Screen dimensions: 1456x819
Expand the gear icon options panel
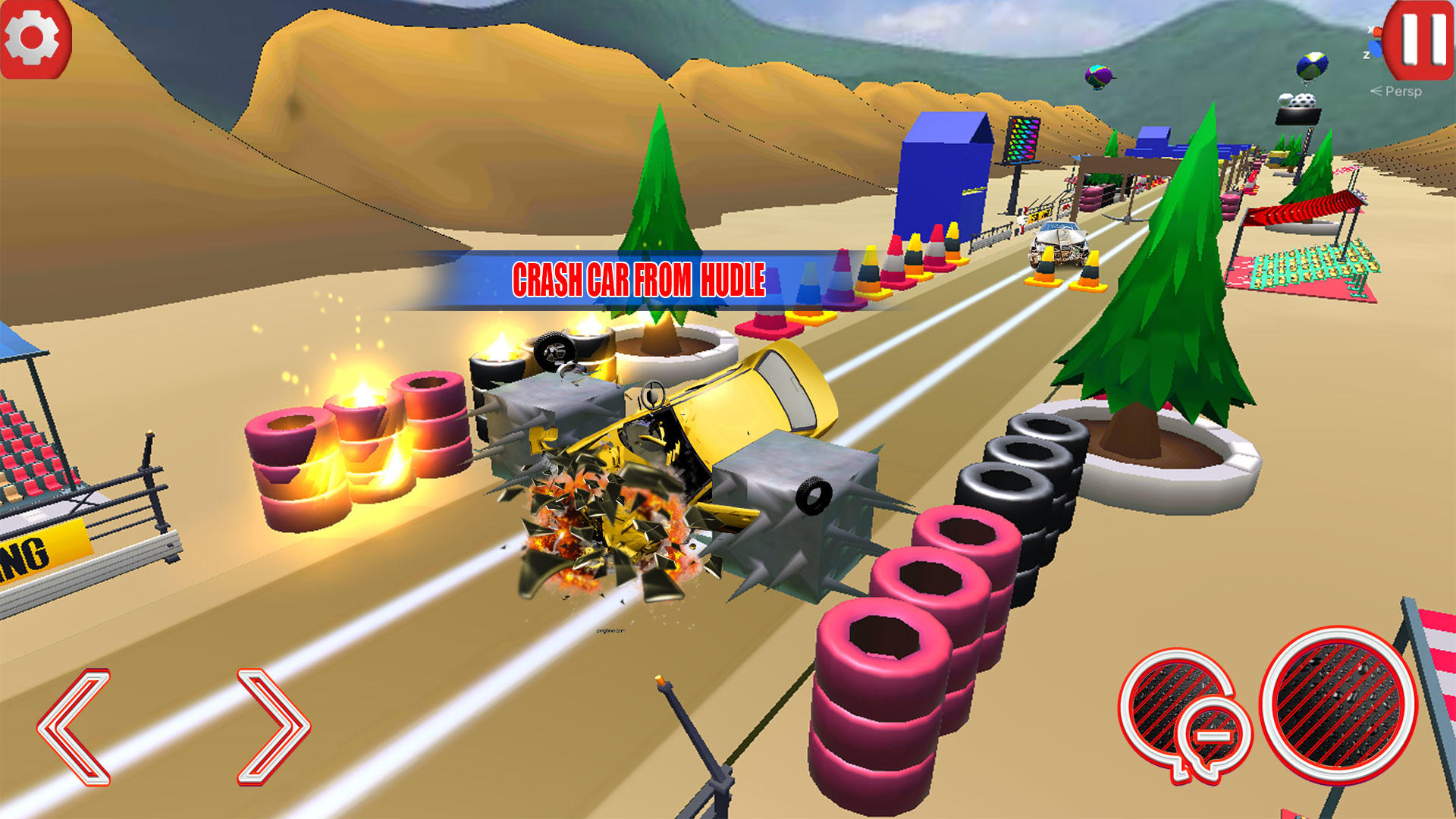tap(32, 36)
